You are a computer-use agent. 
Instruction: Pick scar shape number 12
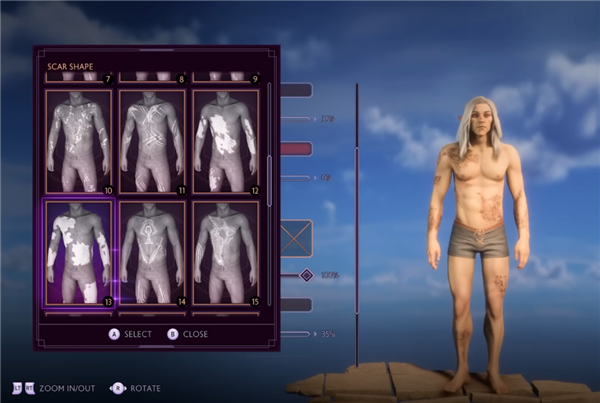(x=224, y=142)
